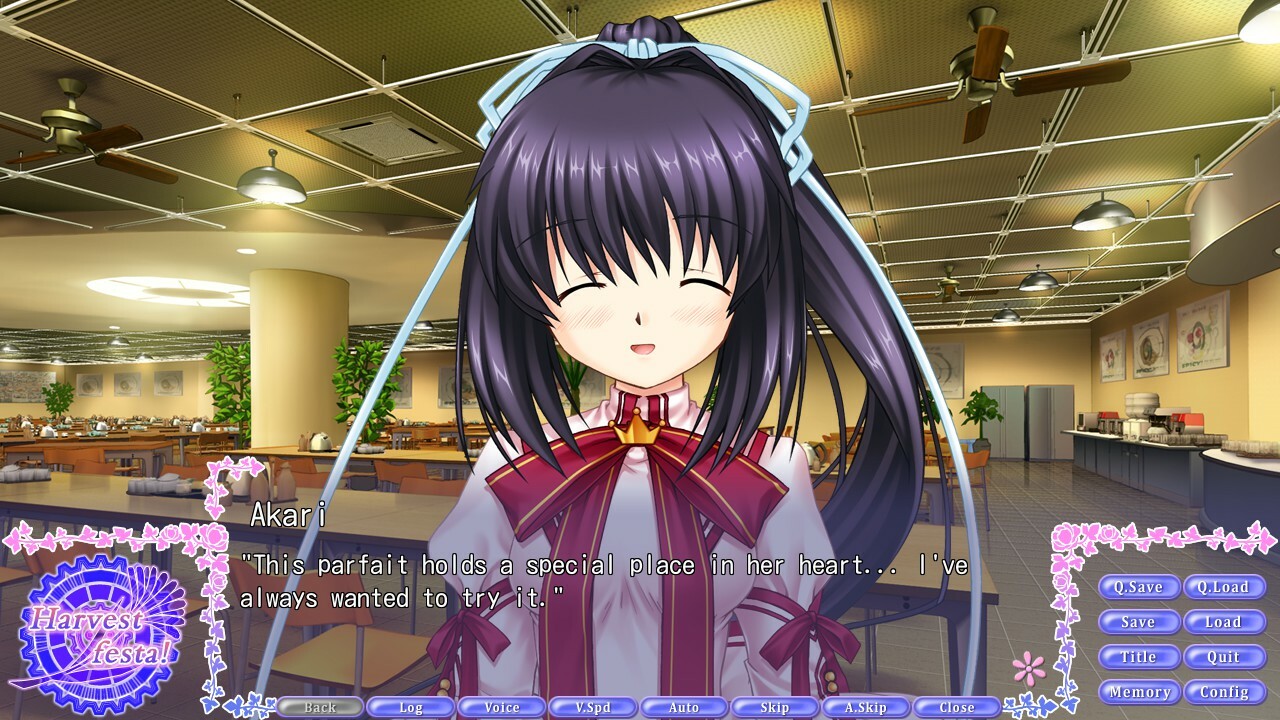The width and height of the screenshot is (1280, 720).
Task: Close the bottom control bar
Action: tap(956, 706)
